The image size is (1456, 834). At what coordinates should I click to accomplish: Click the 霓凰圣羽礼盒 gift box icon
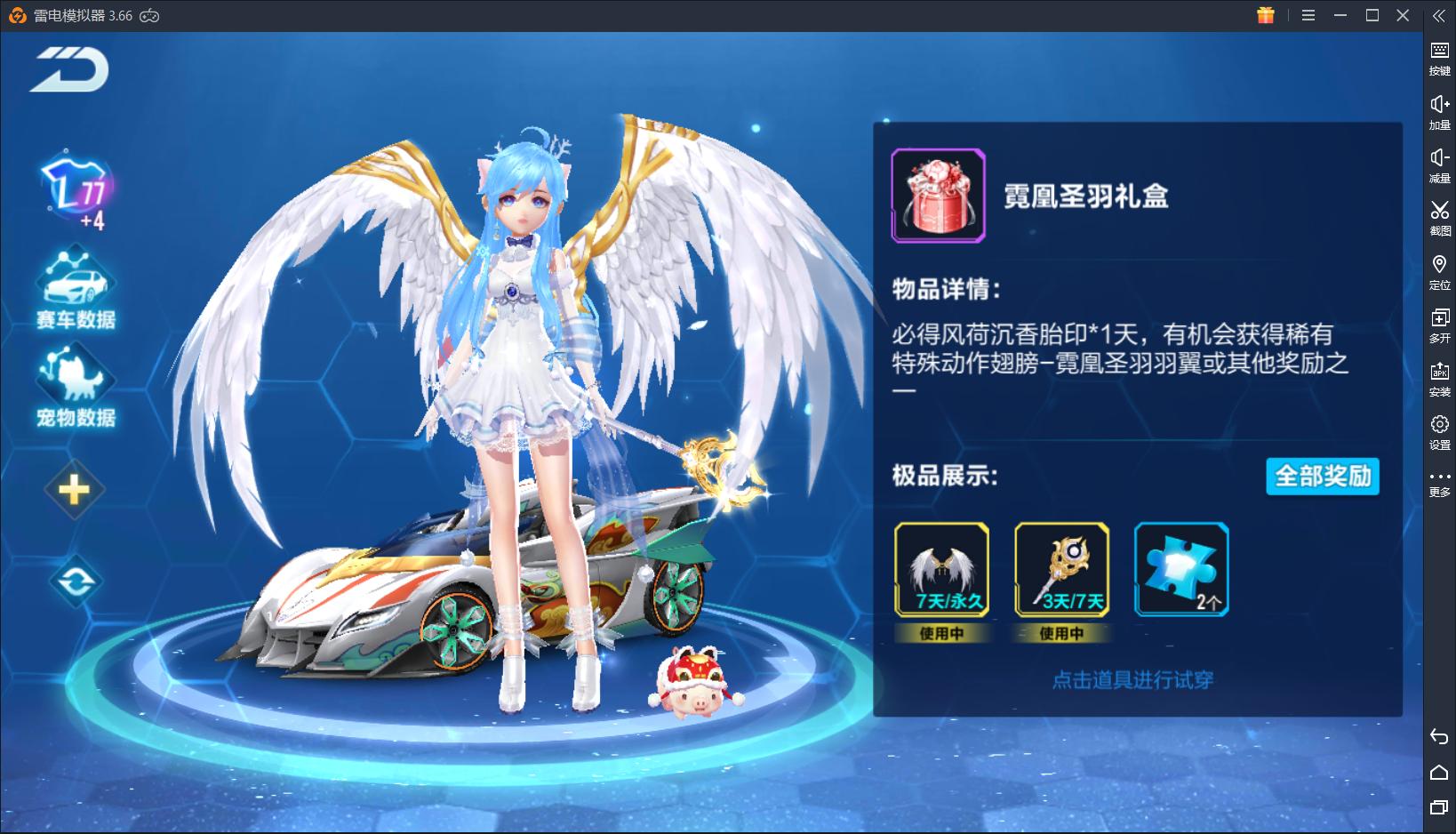pyautogui.click(x=938, y=196)
